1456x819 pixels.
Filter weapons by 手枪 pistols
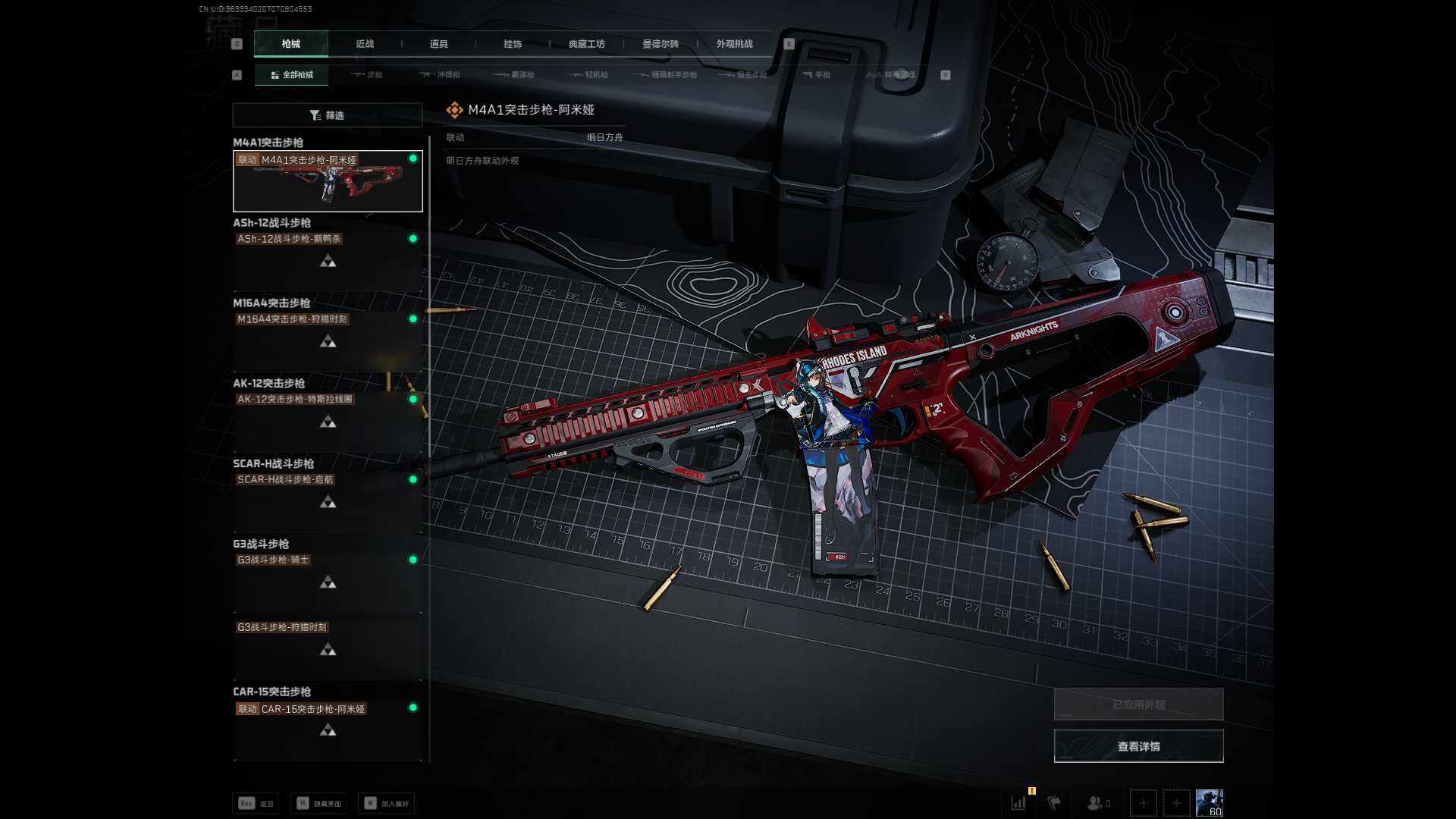pyautogui.click(x=817, y=75)
